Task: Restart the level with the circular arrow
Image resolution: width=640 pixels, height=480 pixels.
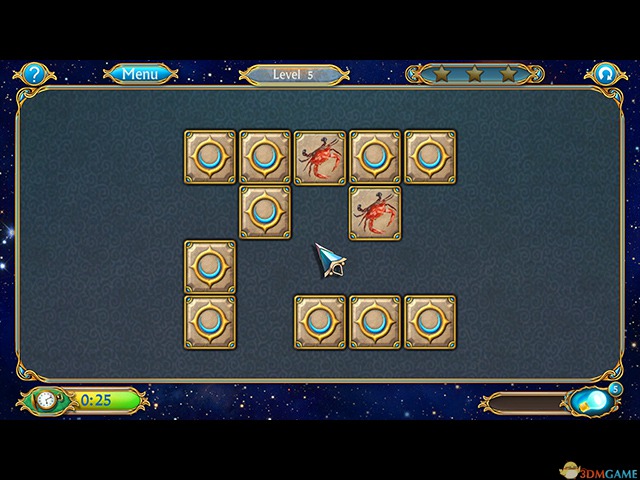Action: [604, 73]
